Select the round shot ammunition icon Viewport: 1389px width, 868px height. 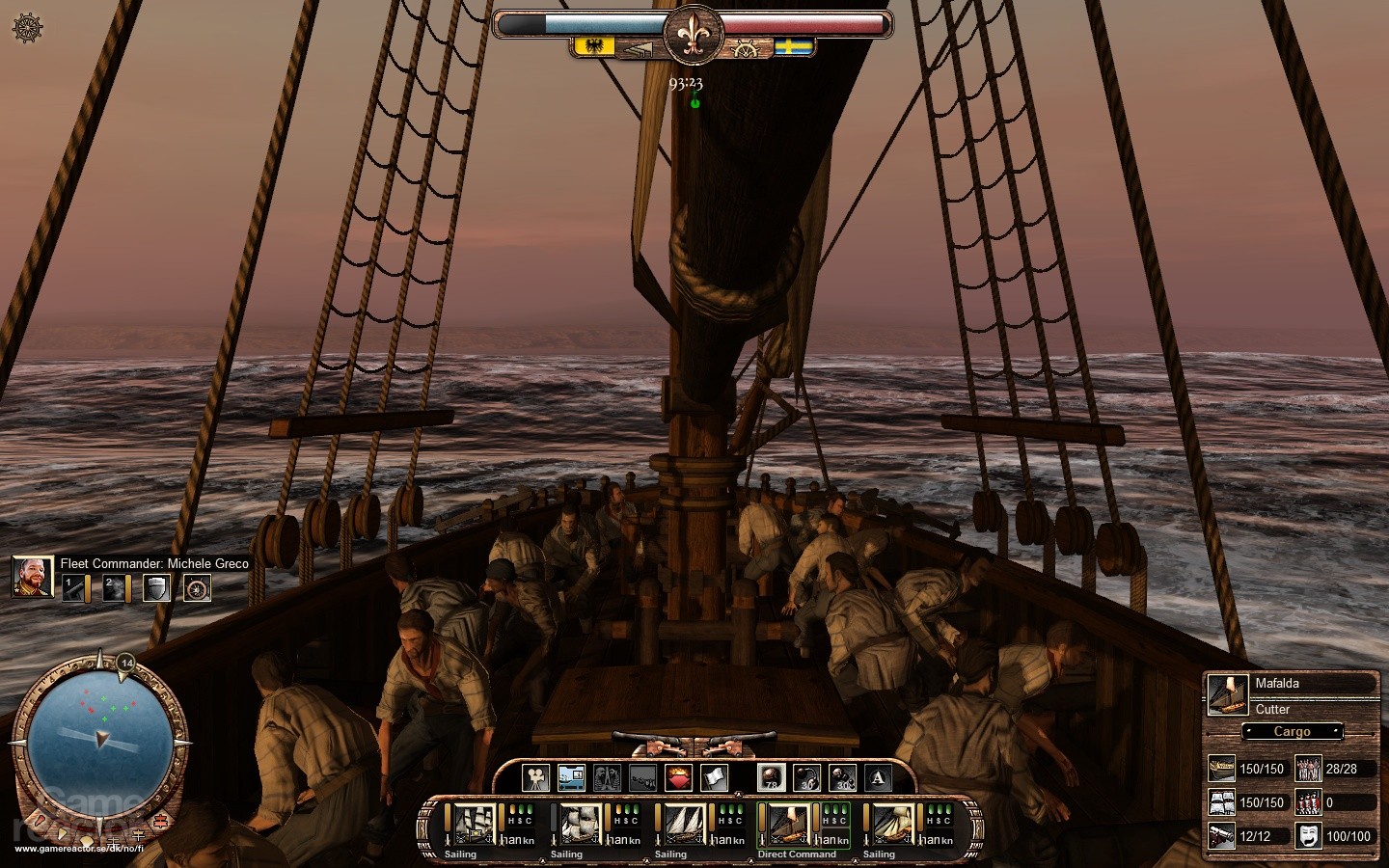tap(772, 776)
